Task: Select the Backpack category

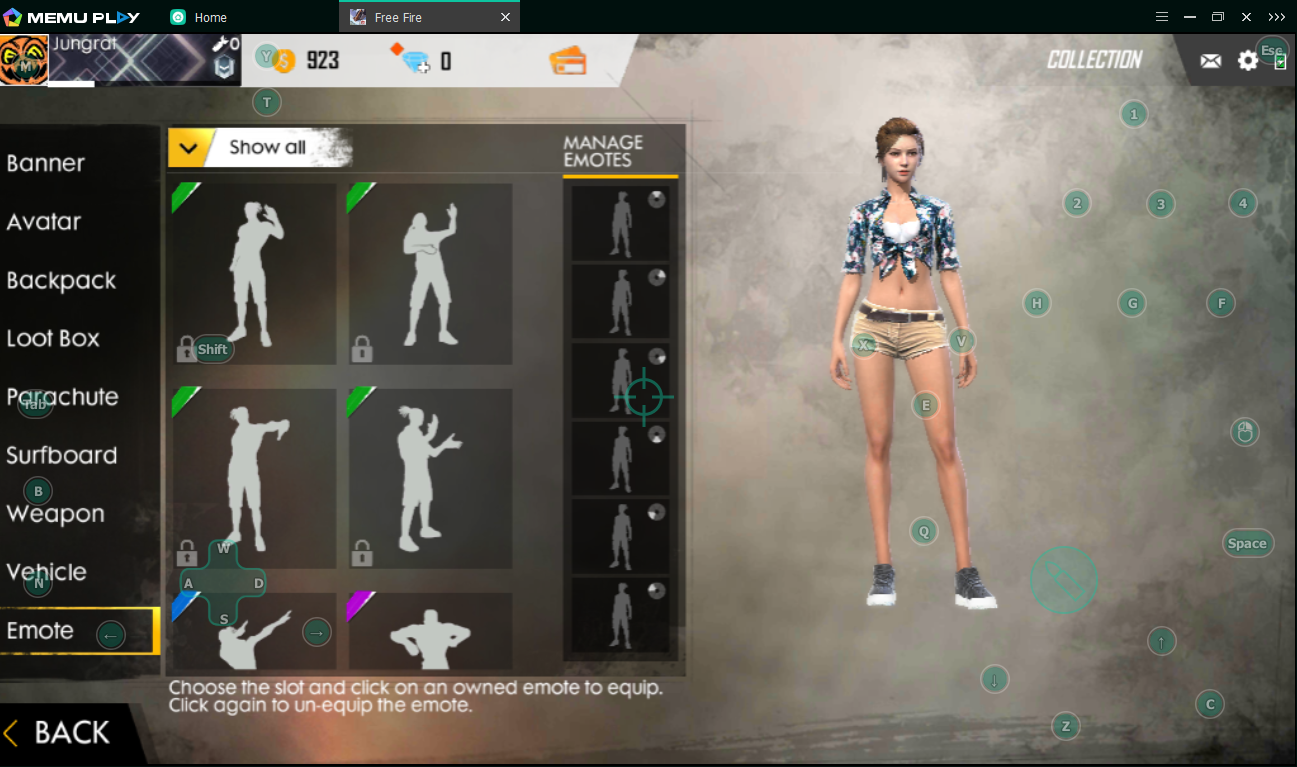Action: [61, 281]
